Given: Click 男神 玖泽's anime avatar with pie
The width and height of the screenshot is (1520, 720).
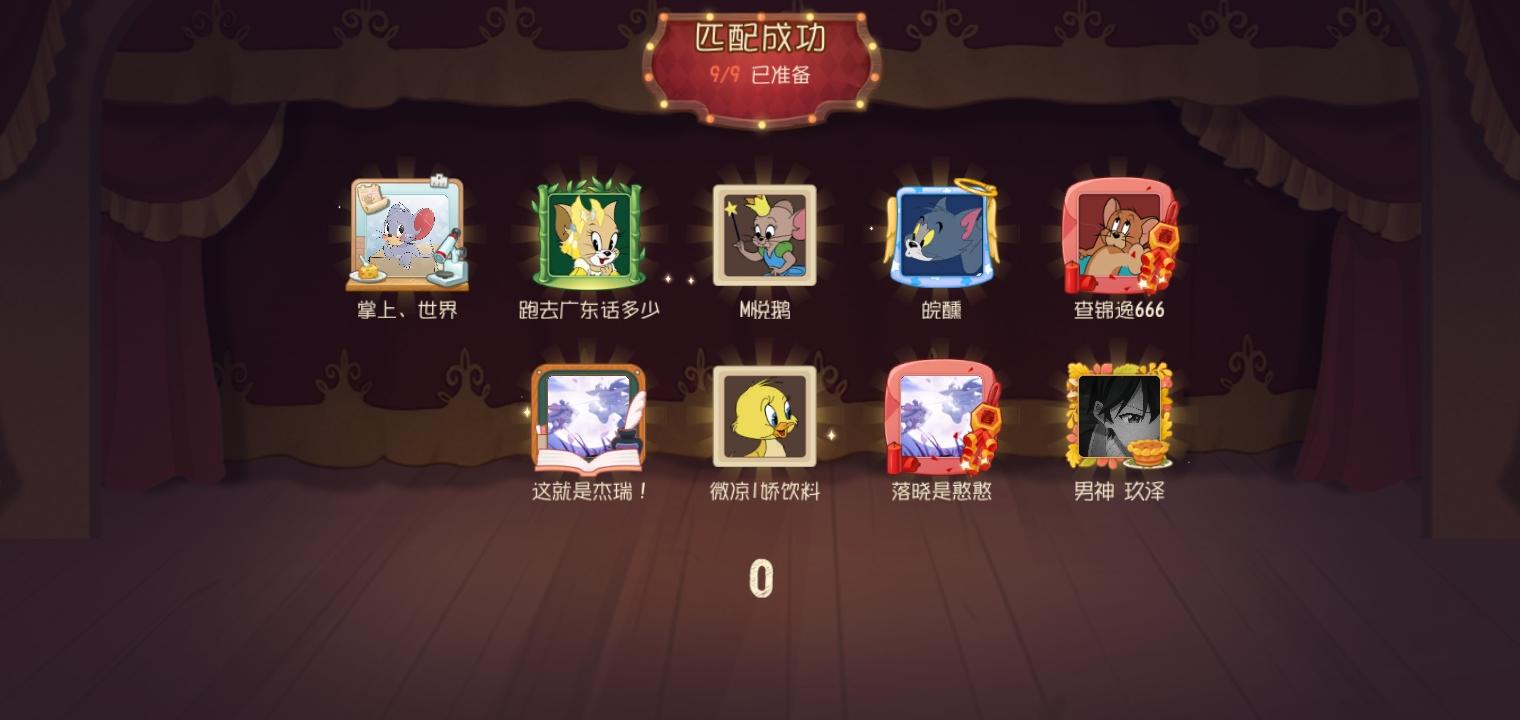Looking at the screenshot, I should (1117, 416).
